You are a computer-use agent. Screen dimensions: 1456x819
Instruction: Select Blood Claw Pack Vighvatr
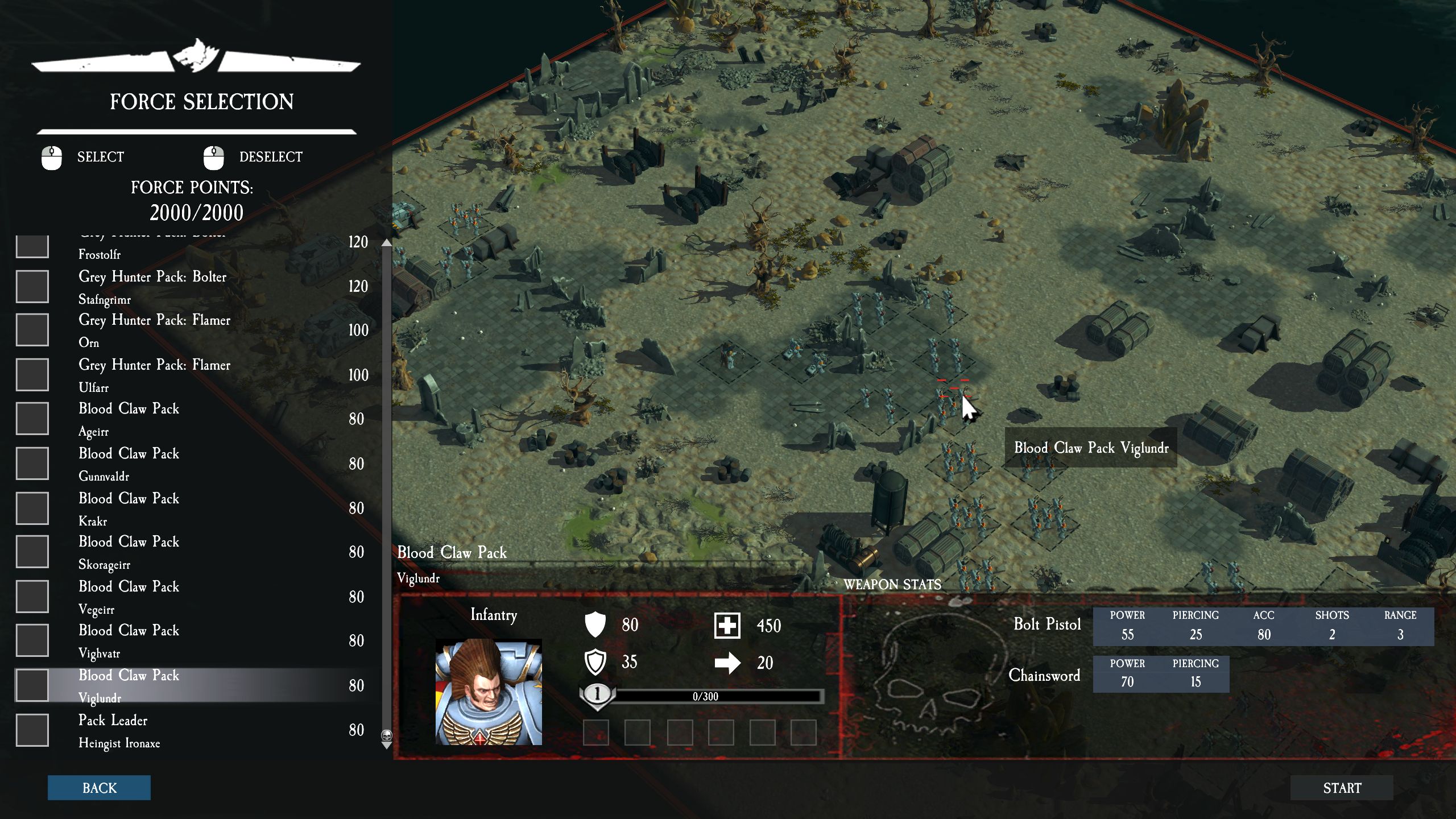click(x=32, y=640)
